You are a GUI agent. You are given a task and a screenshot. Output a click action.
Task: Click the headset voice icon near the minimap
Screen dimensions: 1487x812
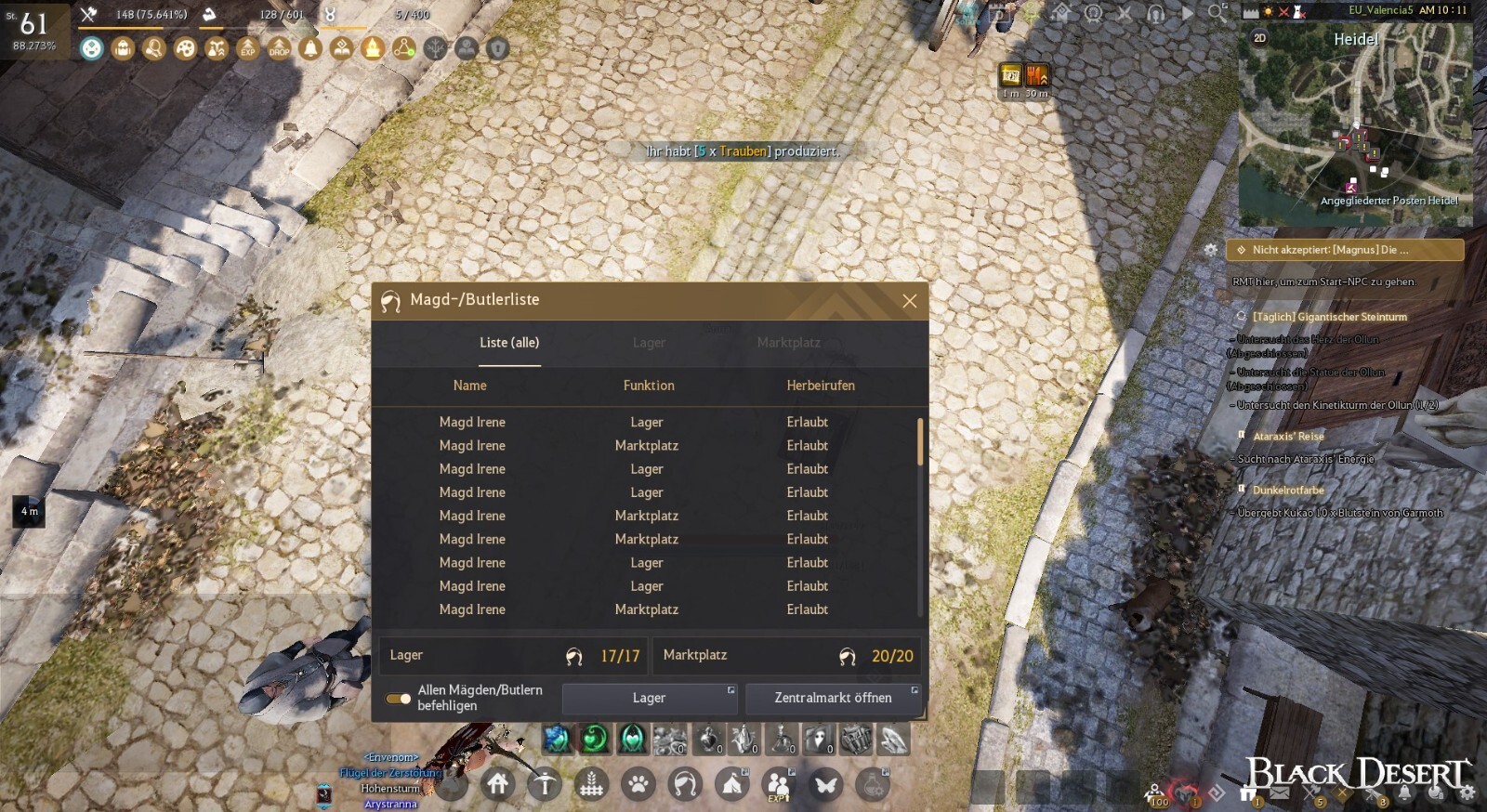point(1155,14)
